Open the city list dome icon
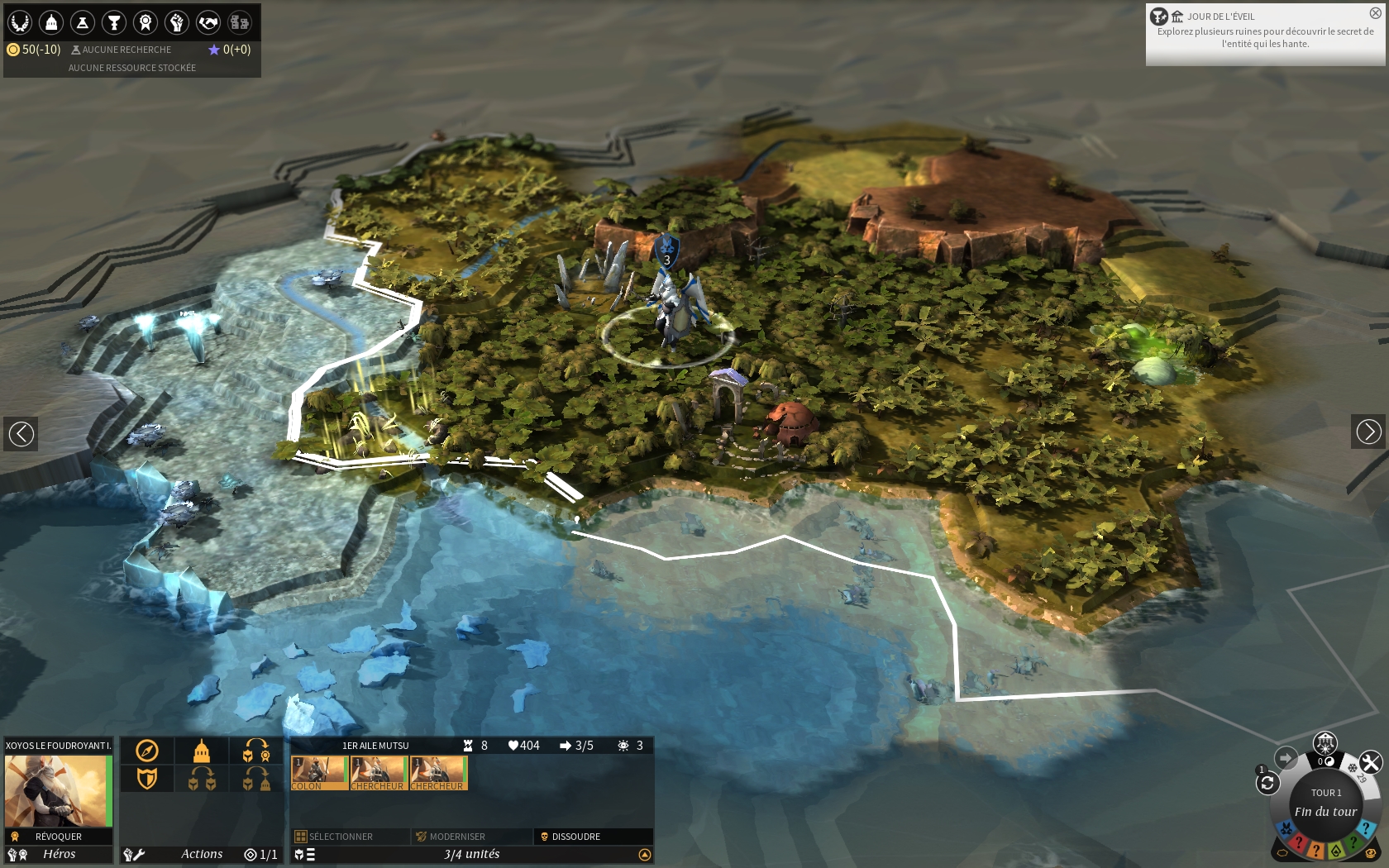Image resolution: width=1389 pixels, height=868 pixels. click(x=51, y=22)
